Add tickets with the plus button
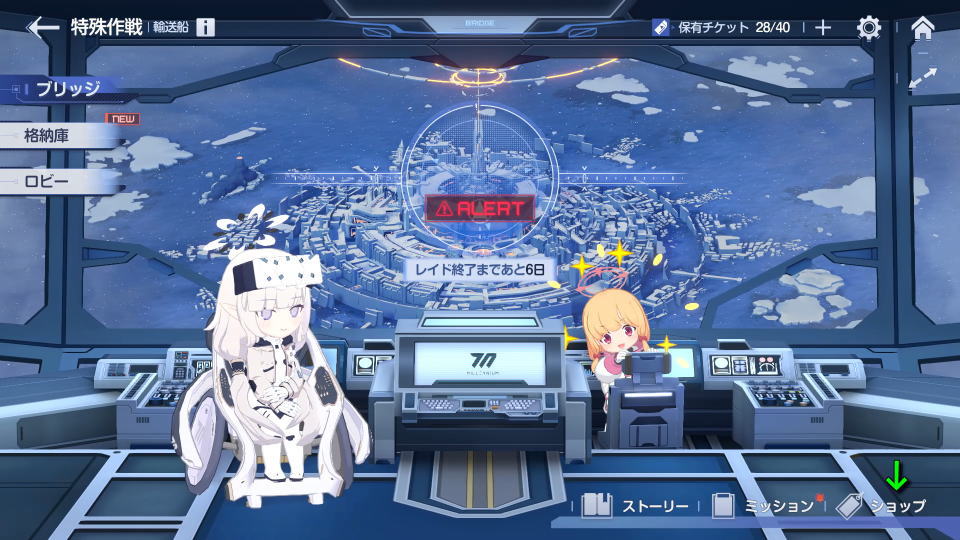This screenshot has width=960, height=540. (x=823, y=27)
